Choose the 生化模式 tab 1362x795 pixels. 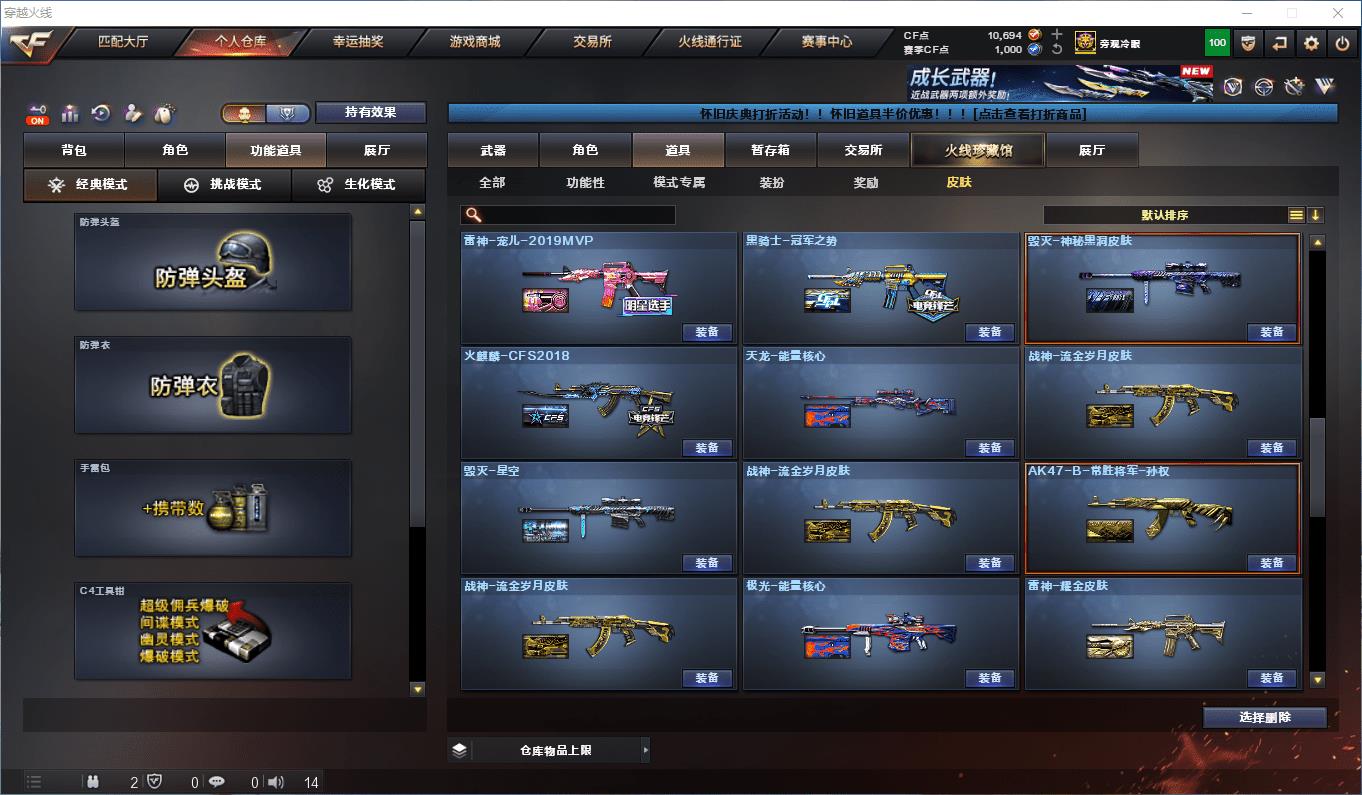click(357, 185)
